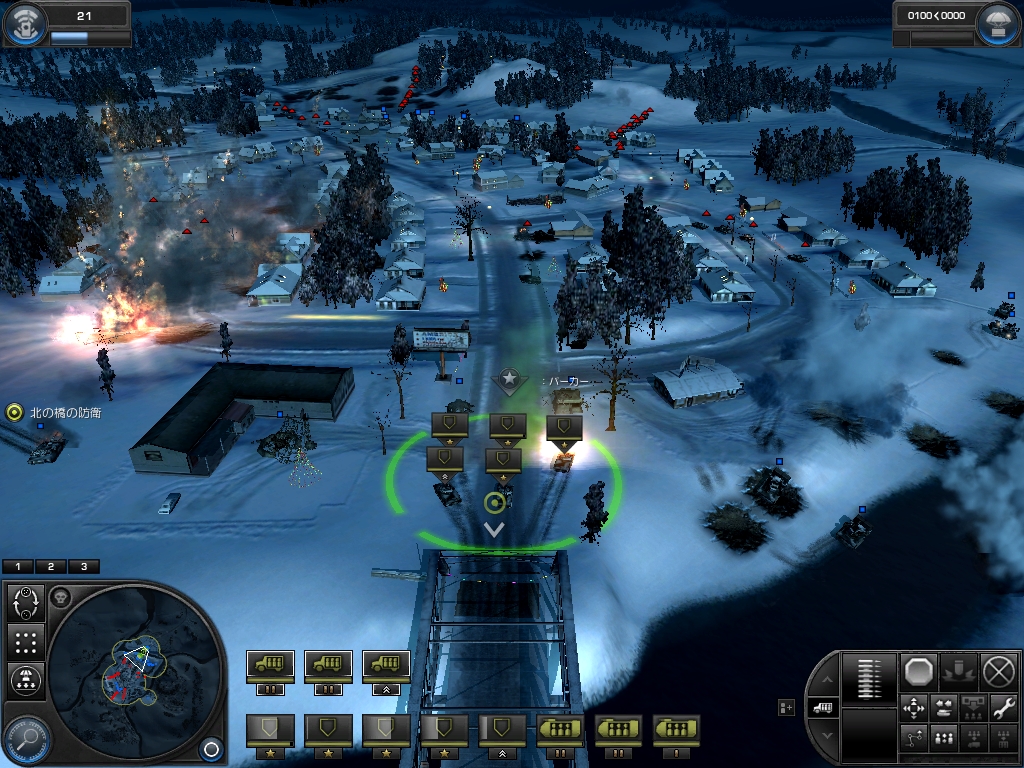Open the magnifying glass zoom button
This screenshot has height=768, width=1024.
pos(25,741)
